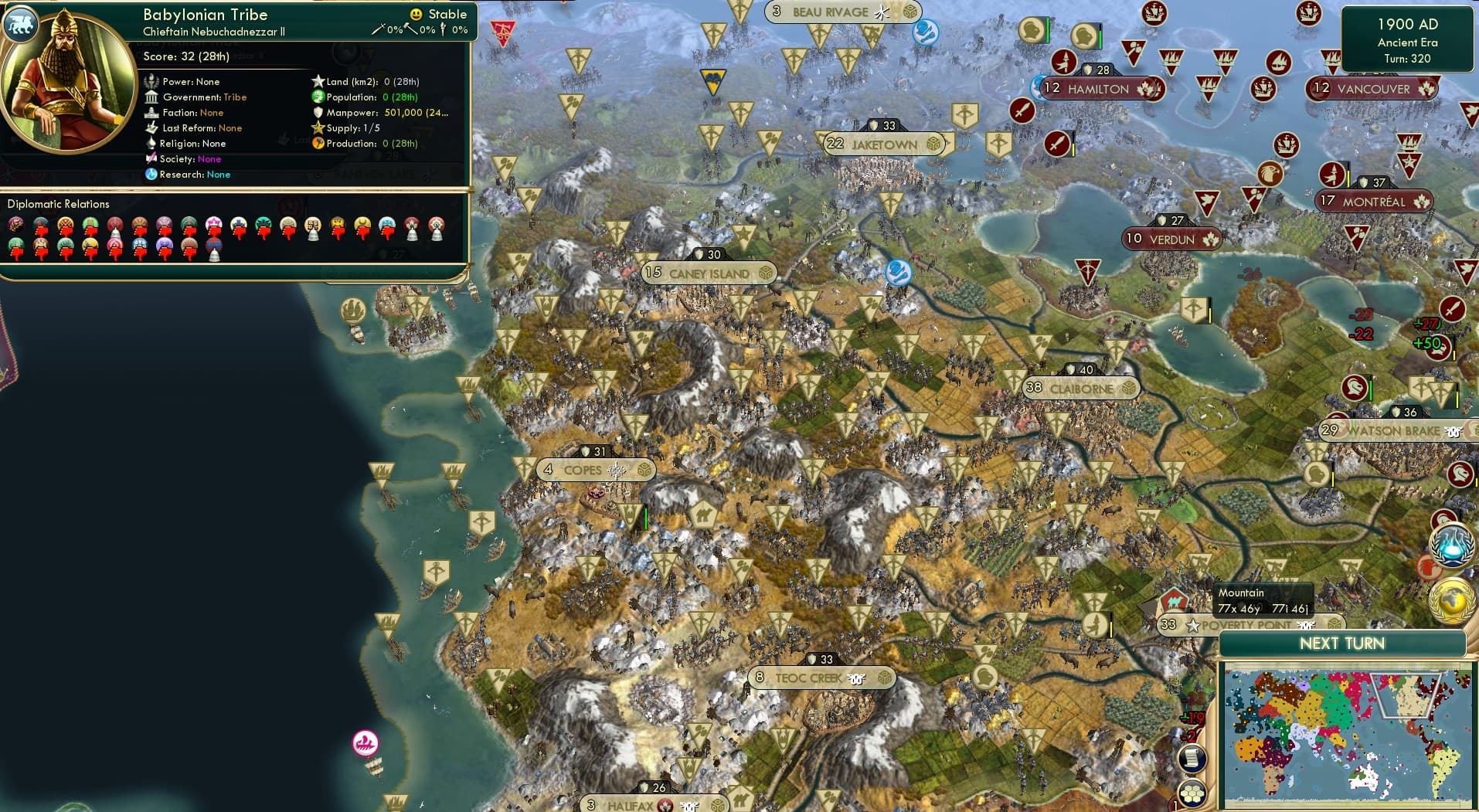Screen dimensions: 1479x812
Task: Expand the Copes city banner box icon
Action: [642, 469]
